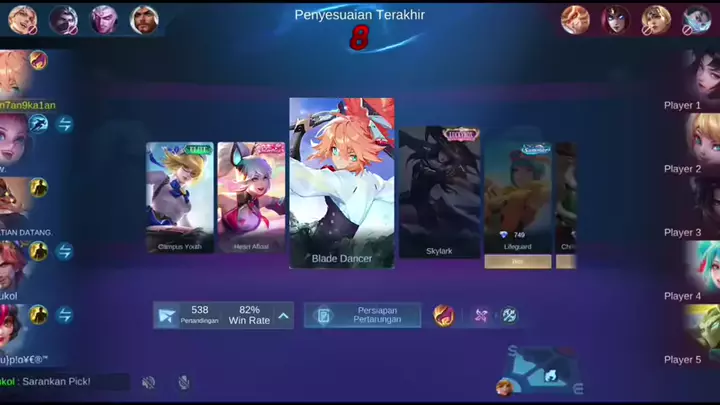This screenshot has height=405, width=720.
Task: Expand the Win Rate stats arrow
Action: tap(284, 316)
